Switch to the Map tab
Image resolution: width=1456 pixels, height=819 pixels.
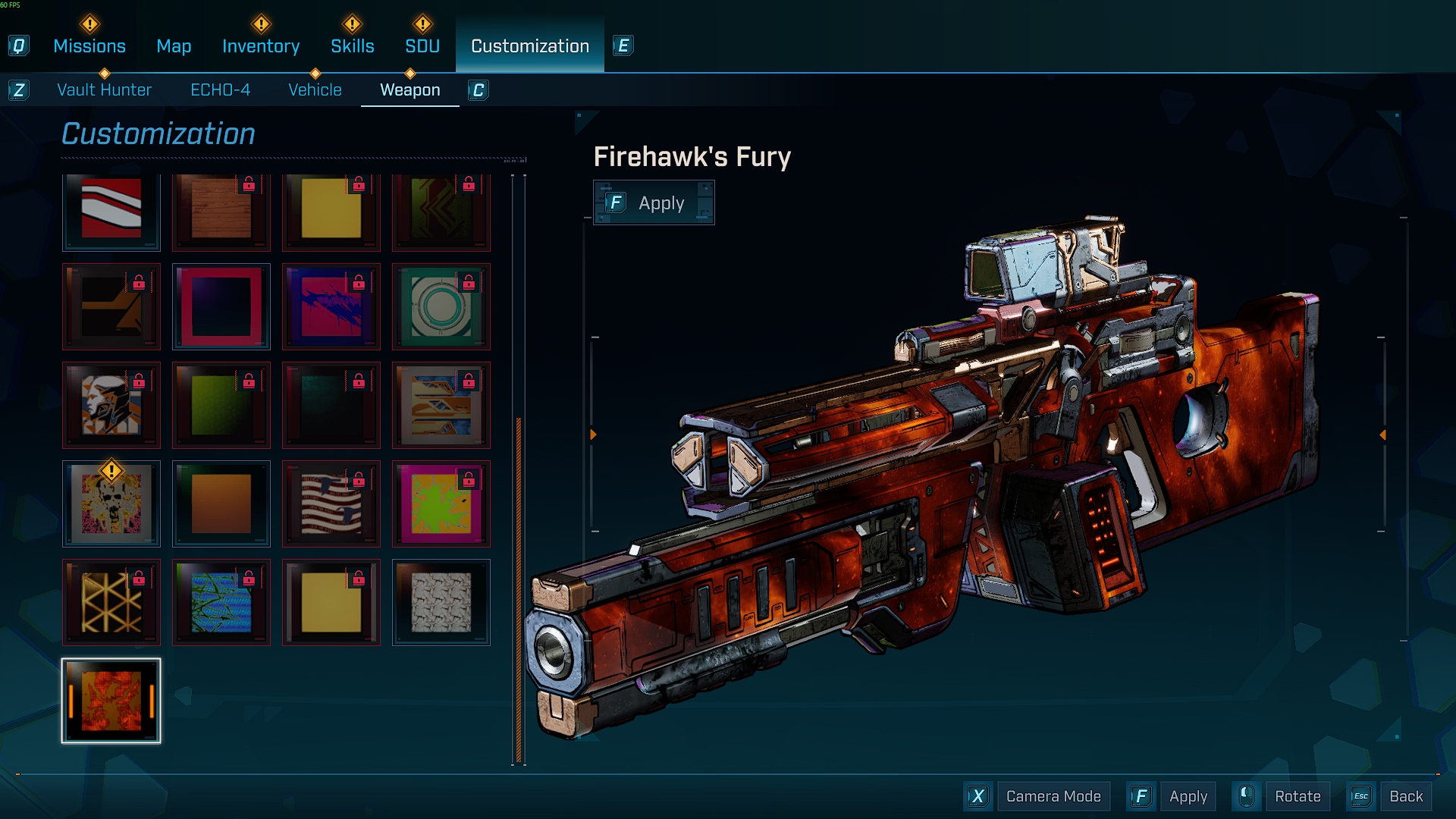(174, 46)
